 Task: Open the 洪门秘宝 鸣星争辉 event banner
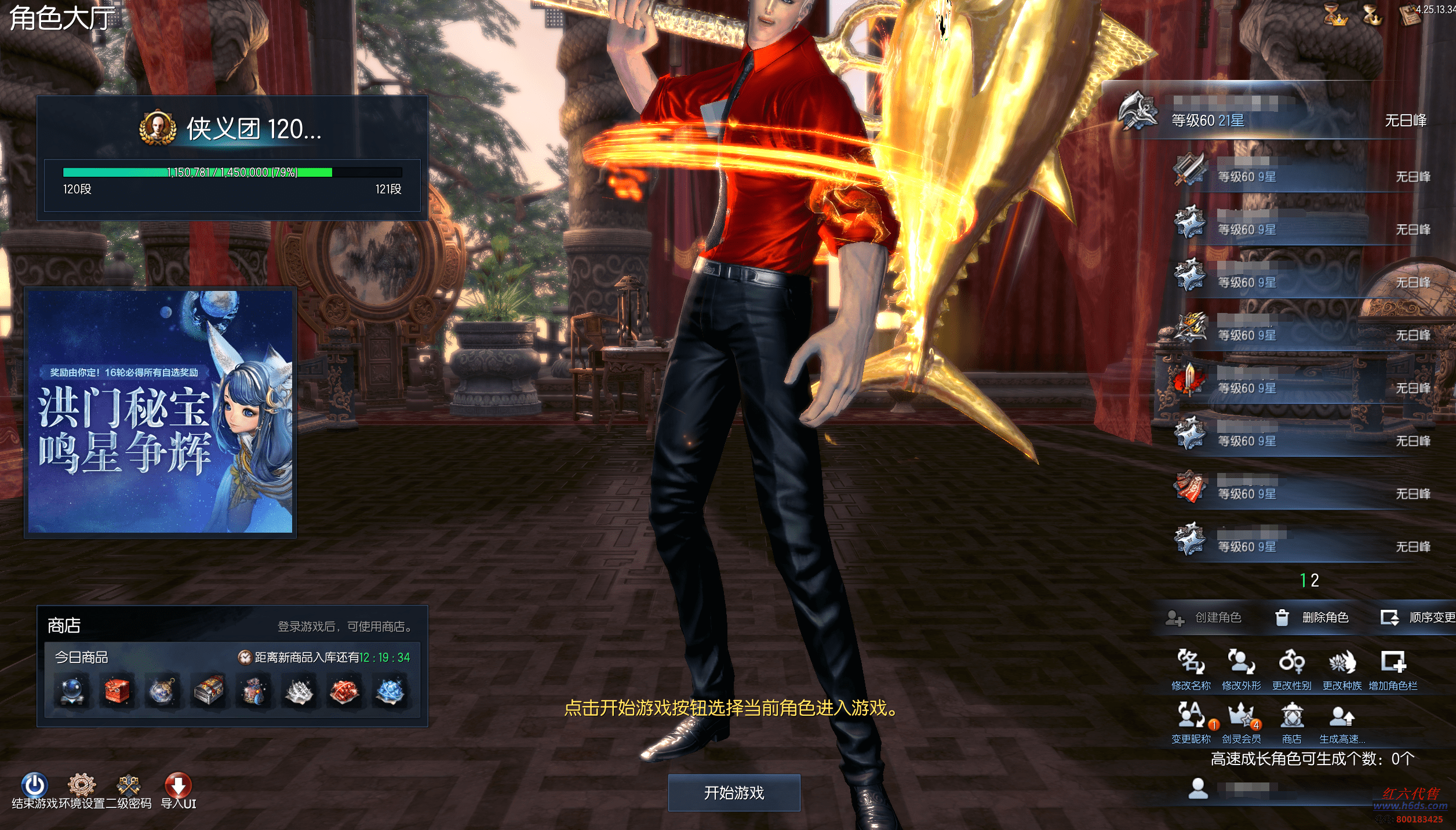[x=160, y=412]
